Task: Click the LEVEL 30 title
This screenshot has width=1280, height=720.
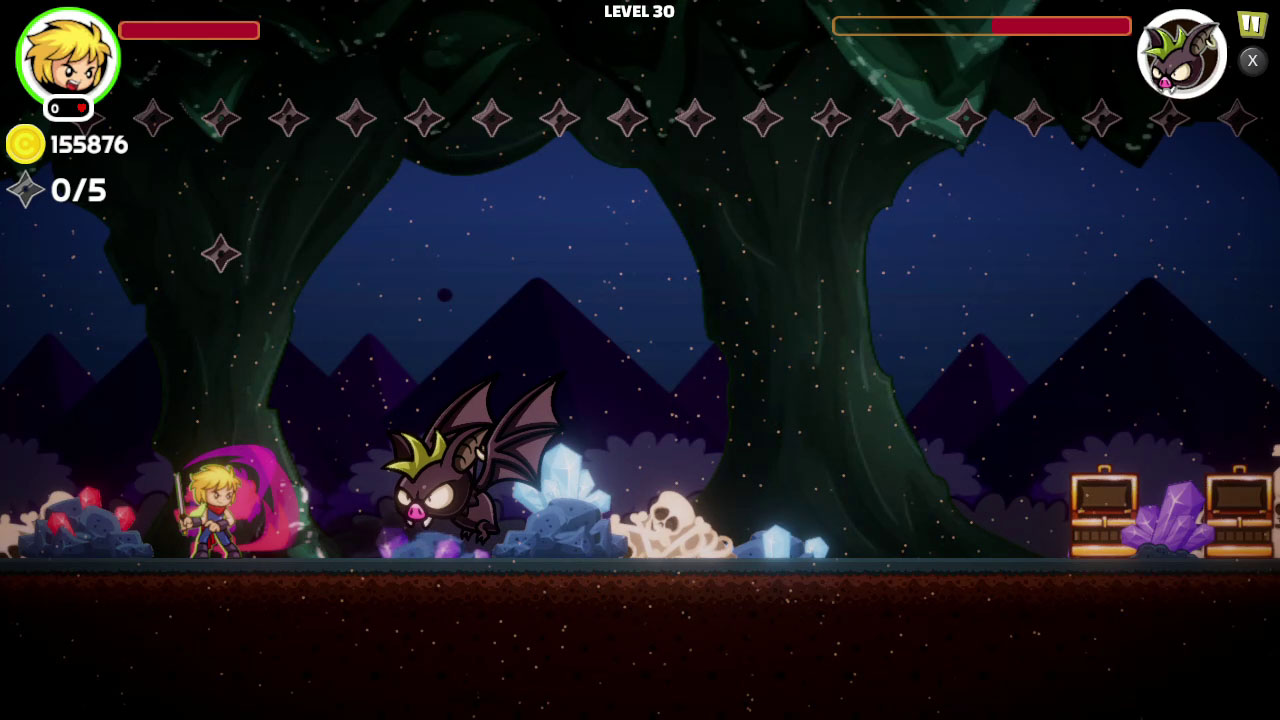Action: coord(639,12)
